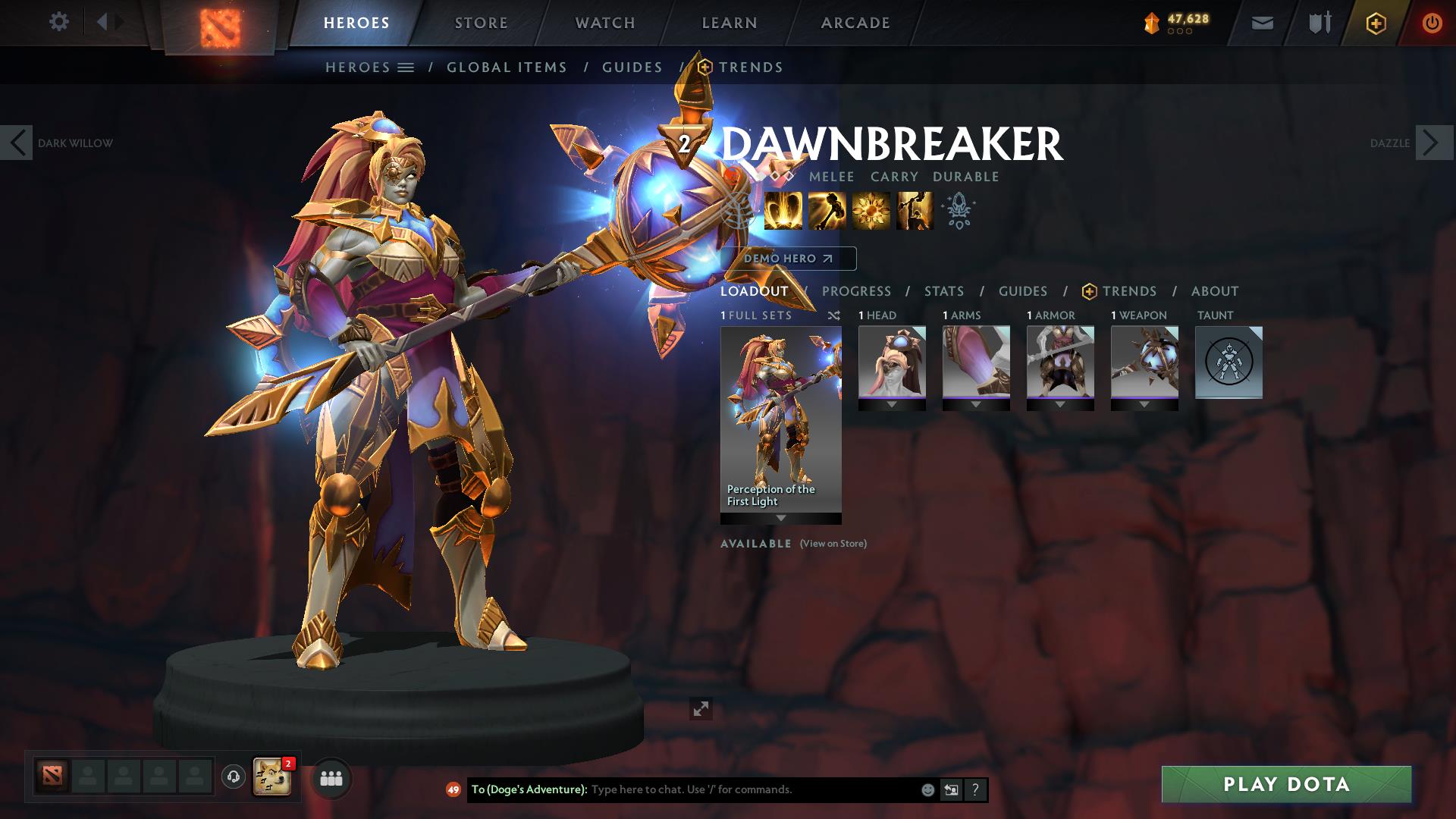Open the empty Taunt slot
Image resolution: width=1456 pixels, height=819 pixels.
pos(1228,362)
